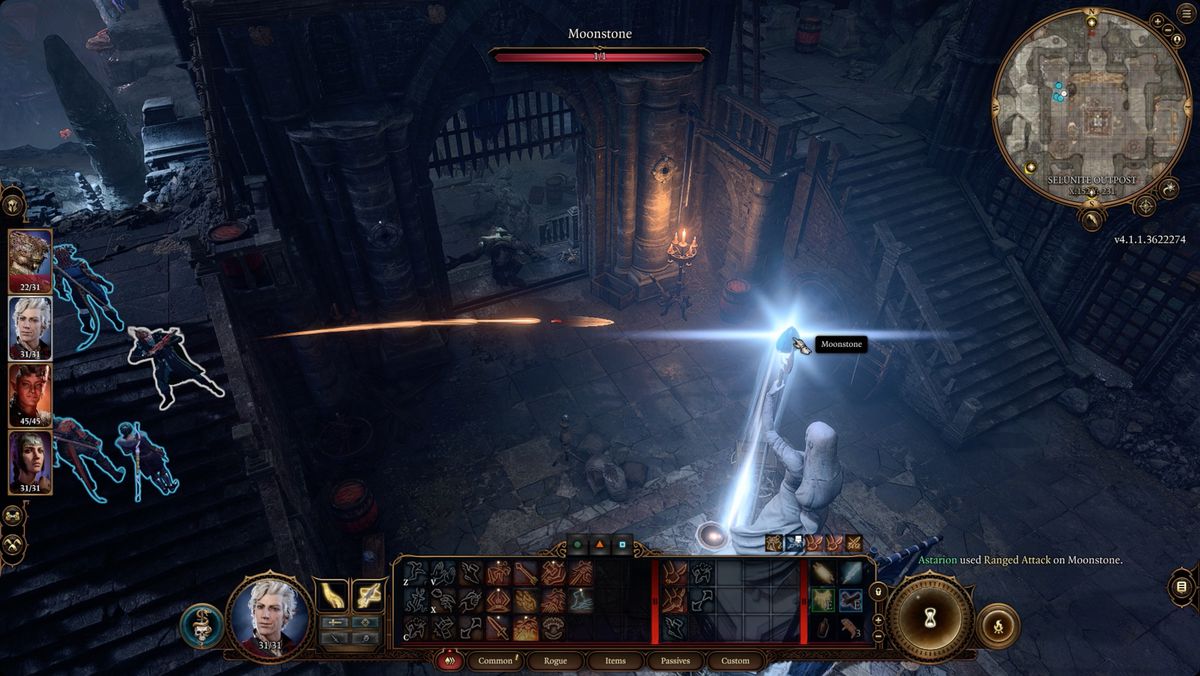Select the dragonborn party member portrait

[x=30, y=256]
